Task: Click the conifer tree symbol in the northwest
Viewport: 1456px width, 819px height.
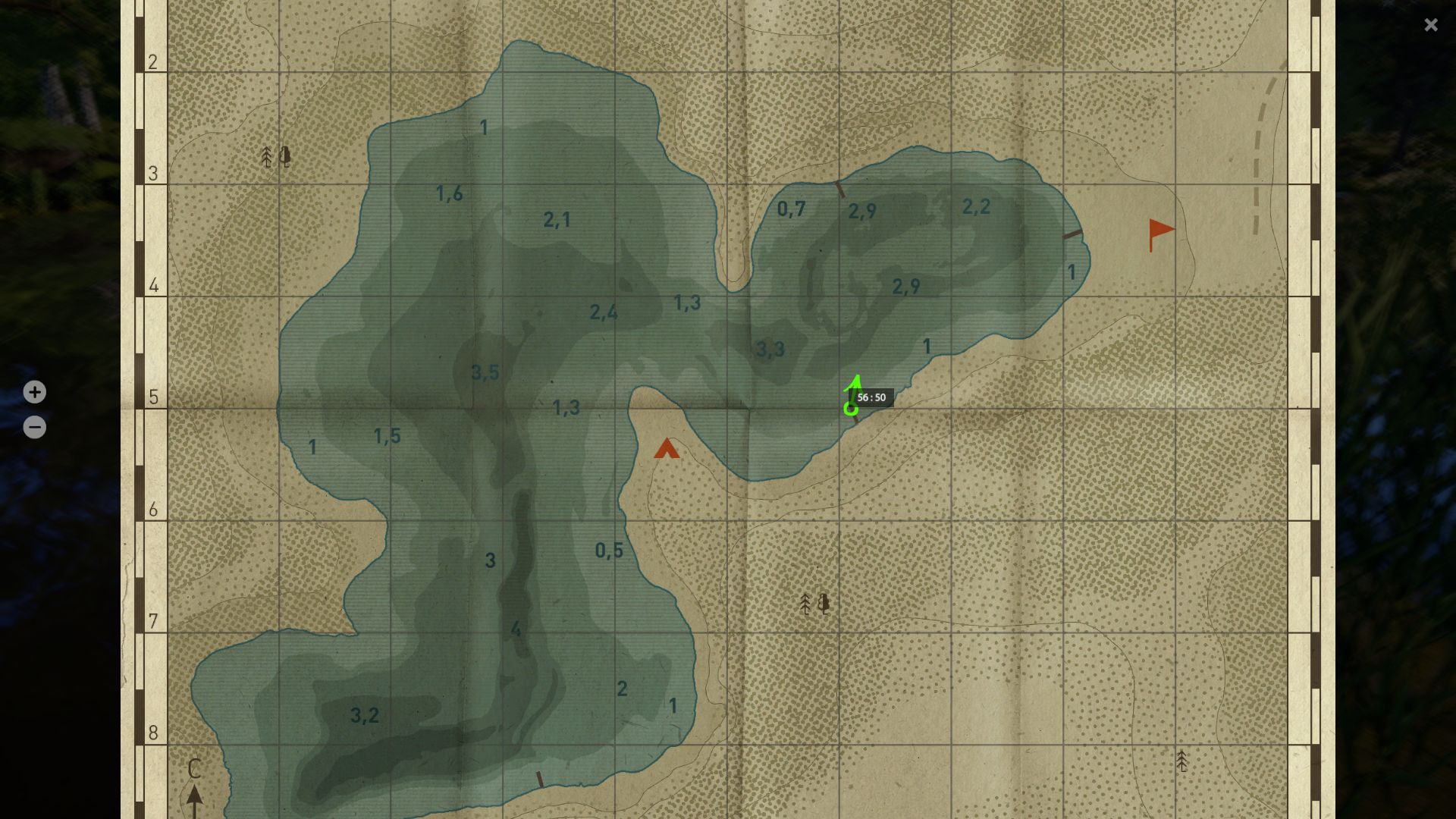Action: (x=267, y=157)
